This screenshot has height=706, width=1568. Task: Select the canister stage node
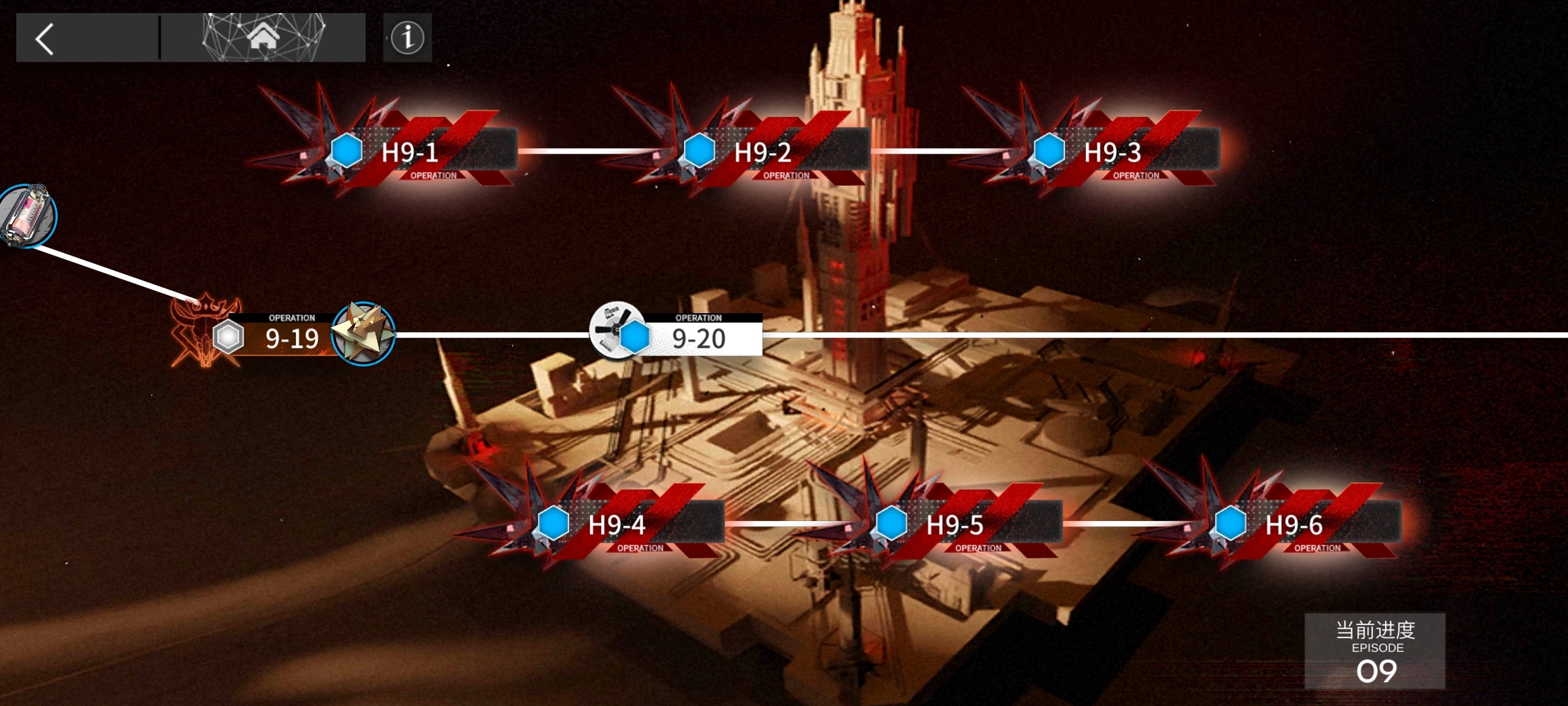pyautogui.click(x=27, y=216)
